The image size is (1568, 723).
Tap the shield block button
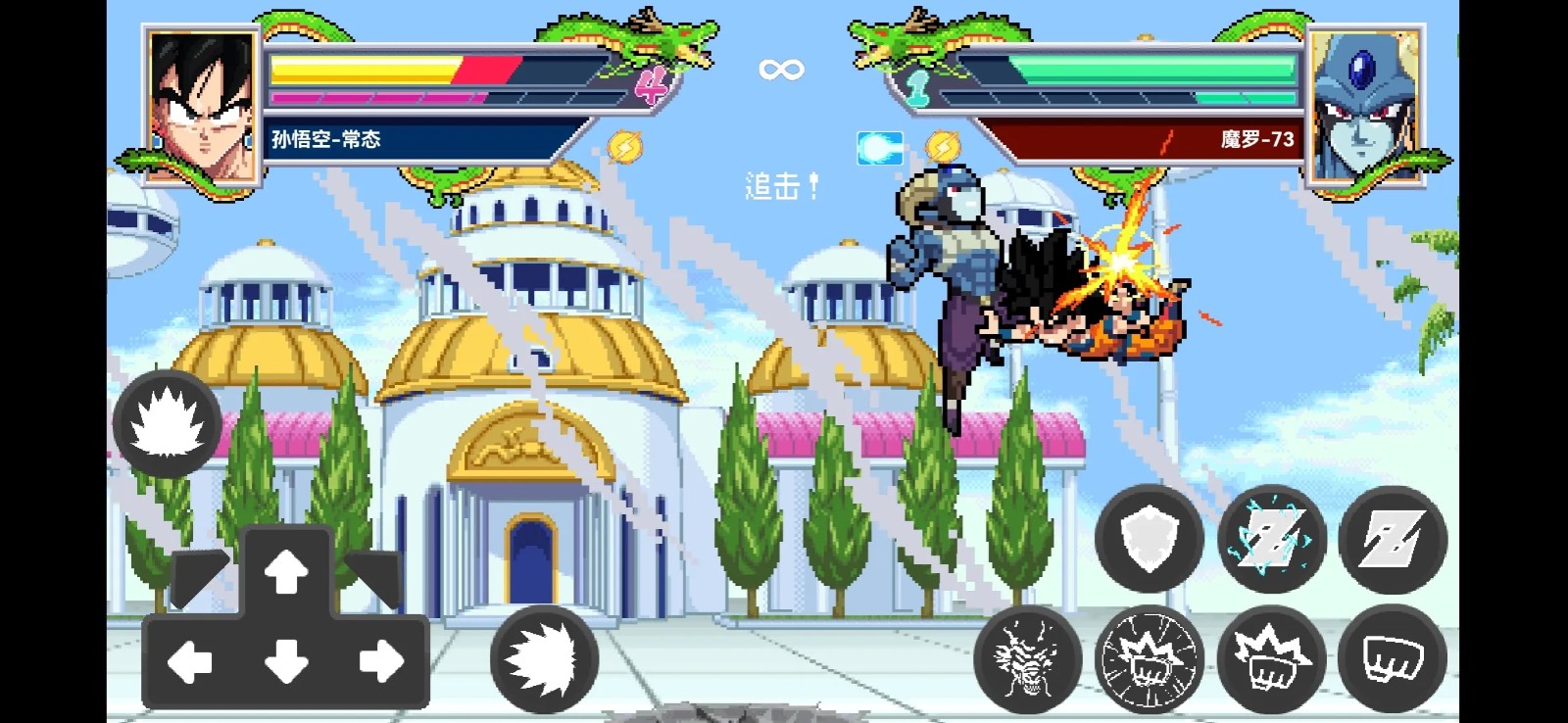pos(1149,539)
